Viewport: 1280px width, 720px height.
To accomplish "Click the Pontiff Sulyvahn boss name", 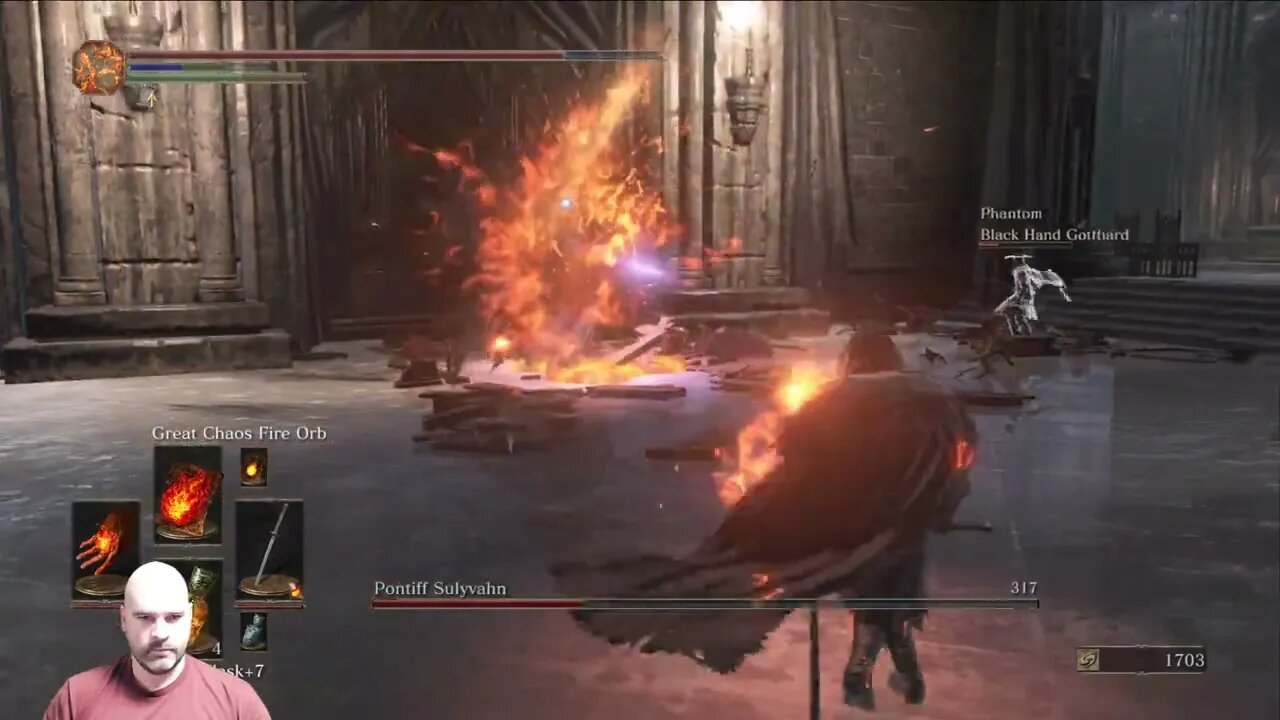I will point(440,589).
